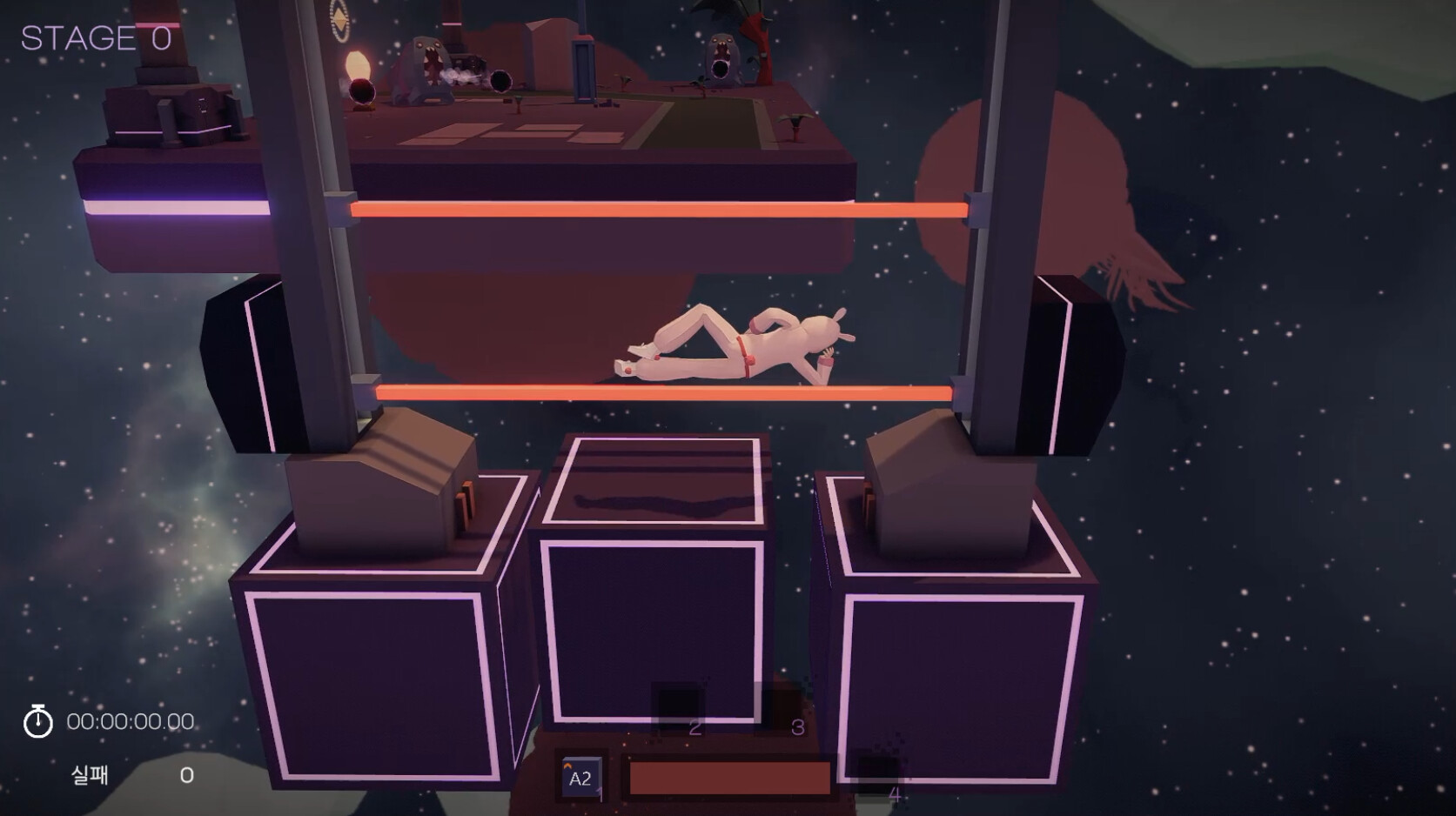Toggle the upper orange laser beam

click(653, 209)
